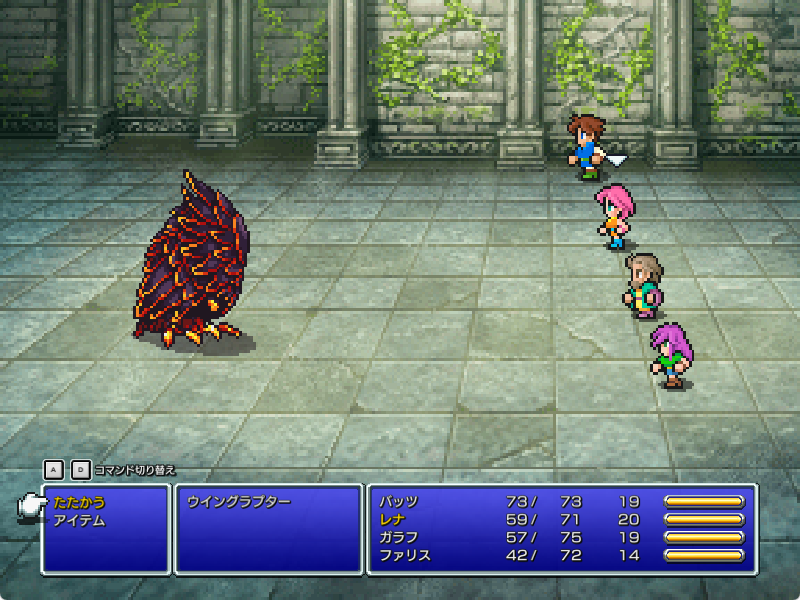Viewport: 800px width, 600px height.
Task: Target the enemy name ウイングラプター
Action: pyautogui.click(x=238, y=502)
